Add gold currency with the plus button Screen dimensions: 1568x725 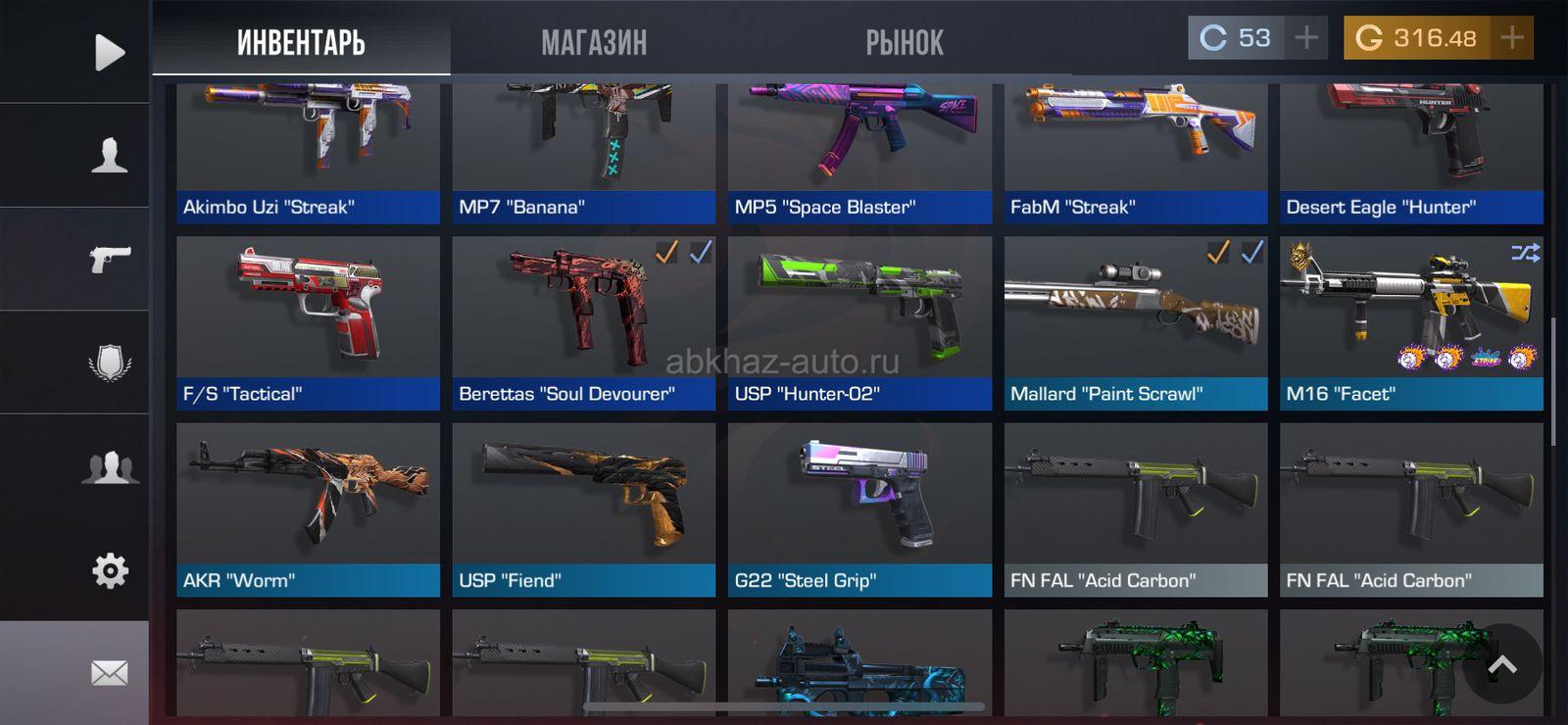[1512, 38]
